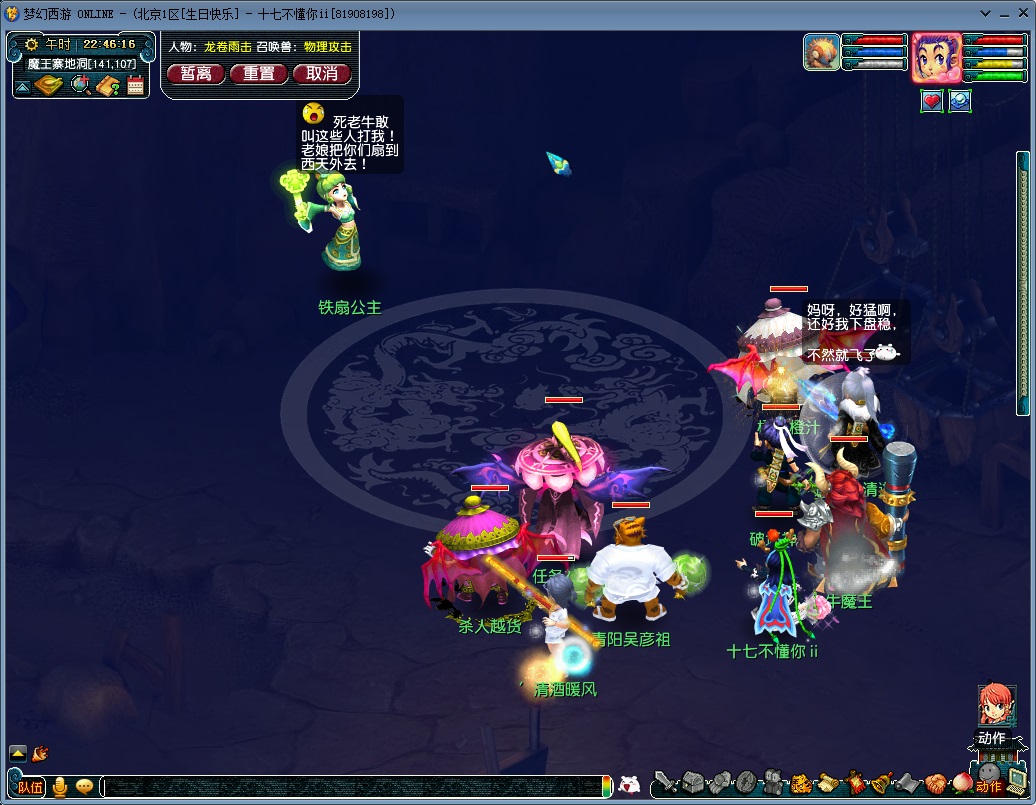
Task: Click the 暂离 (away) button
Action: [x=196, y=73]
